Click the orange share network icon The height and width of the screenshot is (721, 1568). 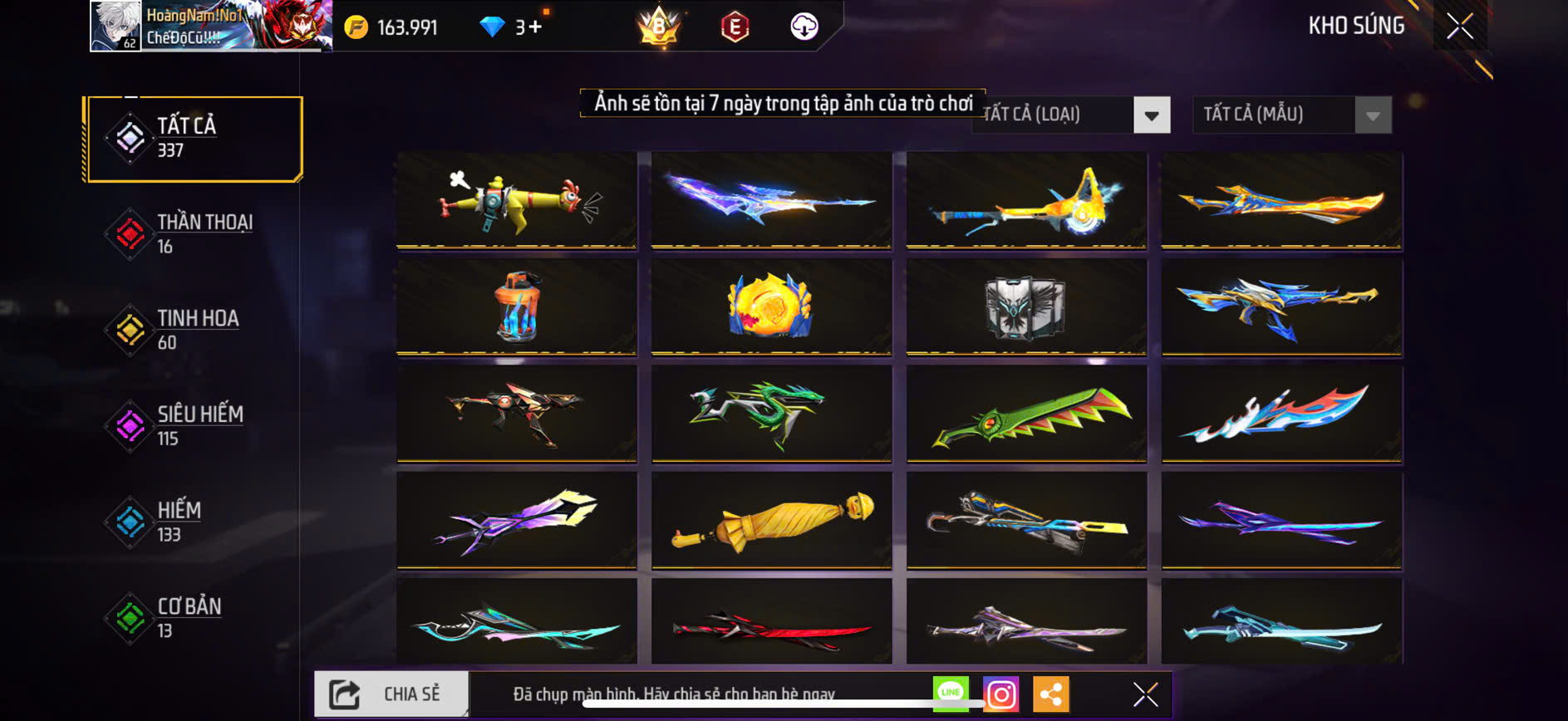point(1052,691)
